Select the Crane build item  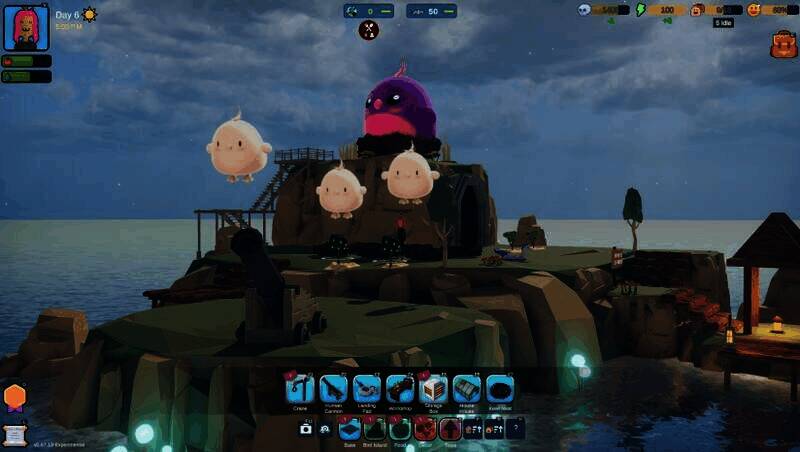click(x=300, y=388)
